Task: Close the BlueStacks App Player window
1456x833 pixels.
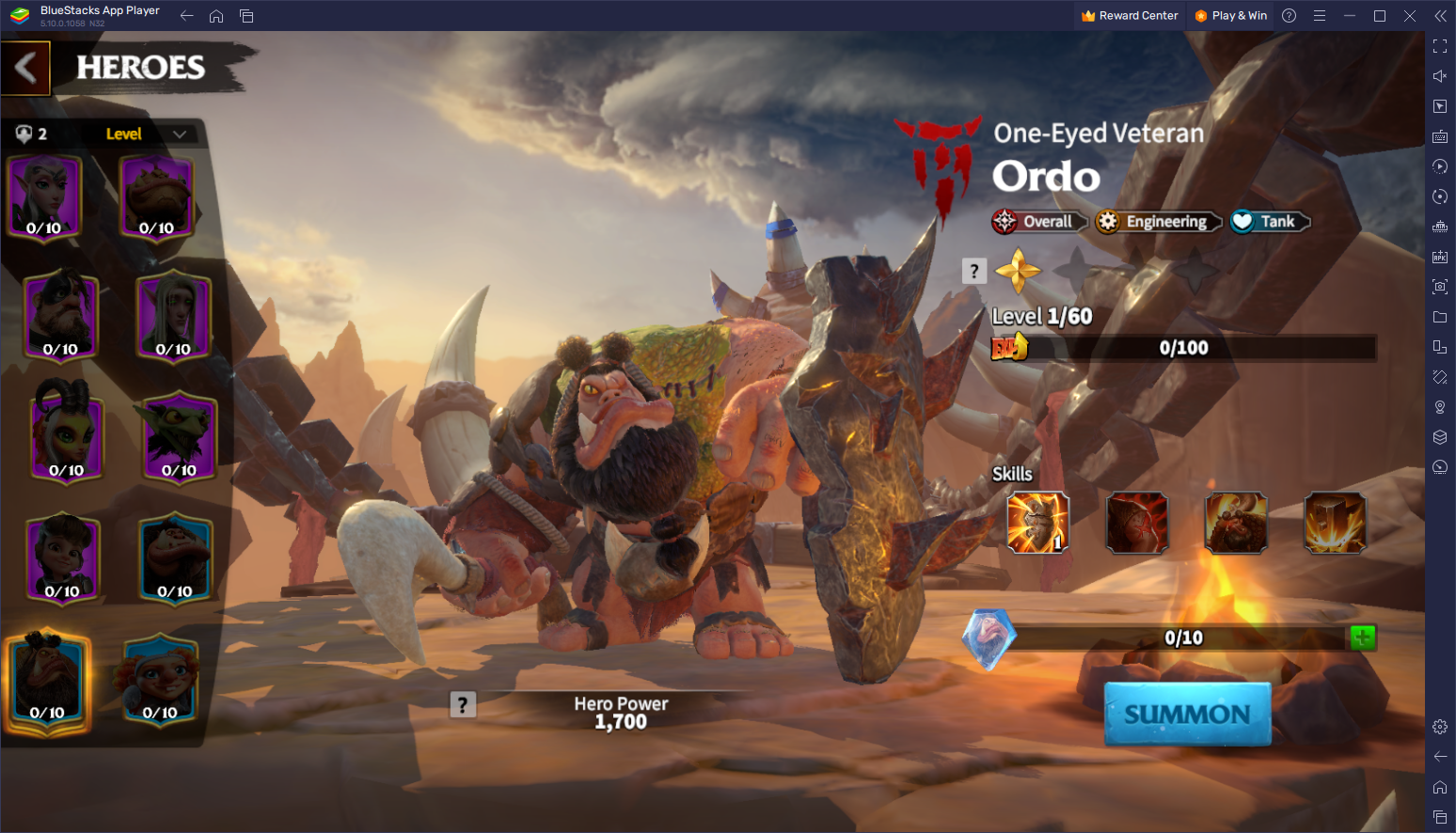Action: coord(1410,16)
